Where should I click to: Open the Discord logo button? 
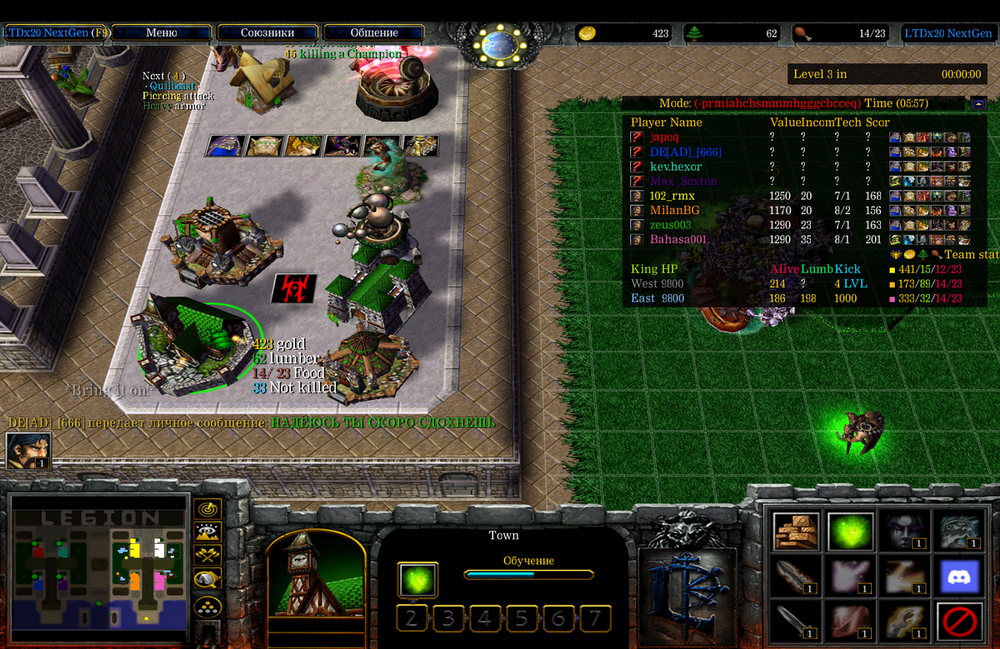point(958,577)
